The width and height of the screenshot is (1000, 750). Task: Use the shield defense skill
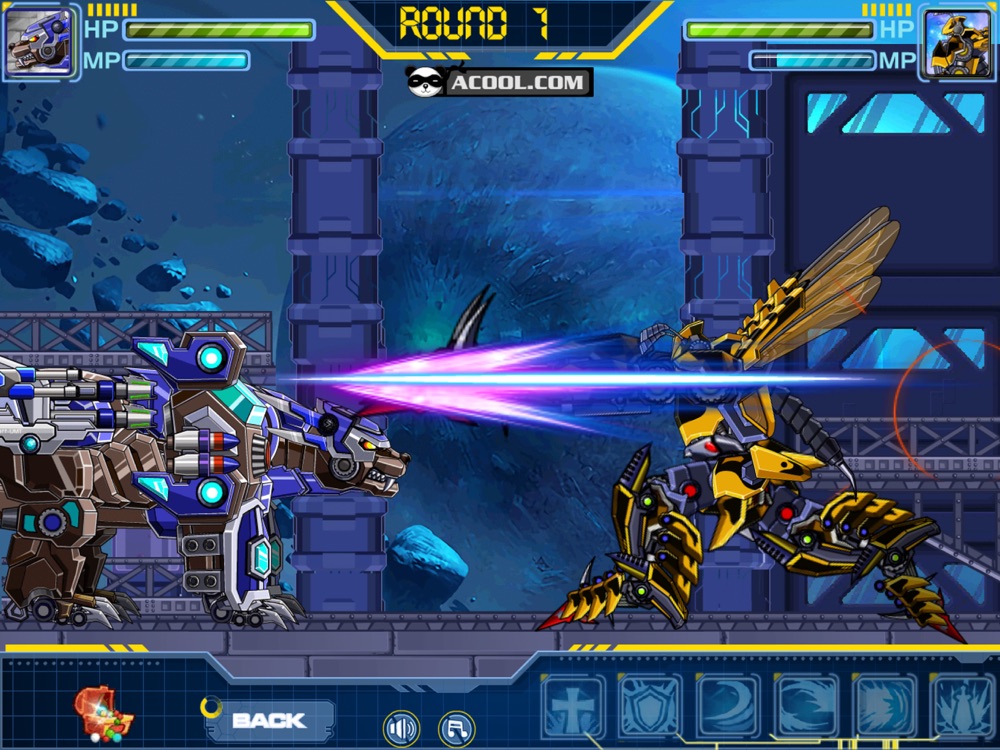[650, 706]
